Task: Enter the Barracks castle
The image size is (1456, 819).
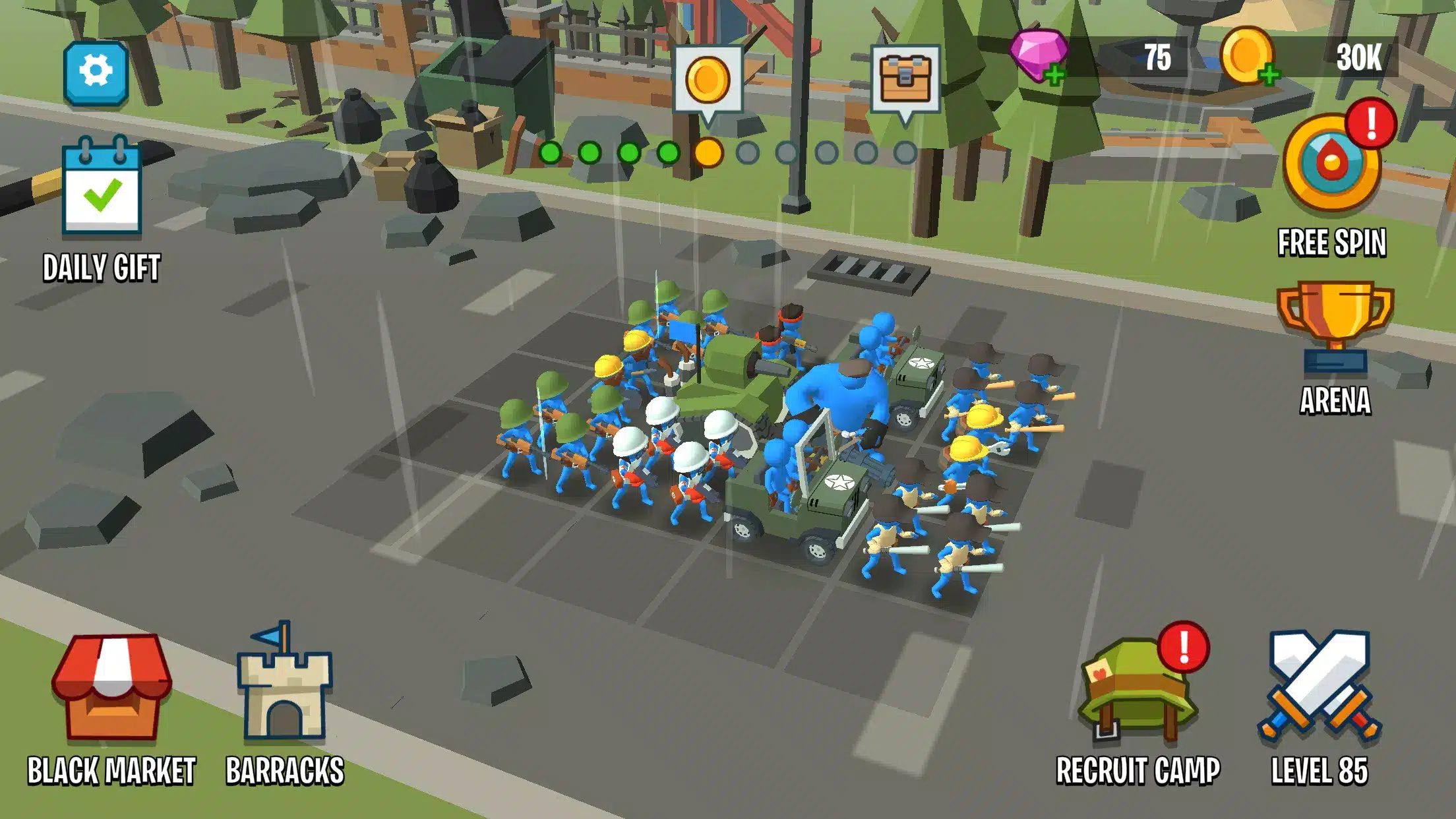Action: [284, 686]
